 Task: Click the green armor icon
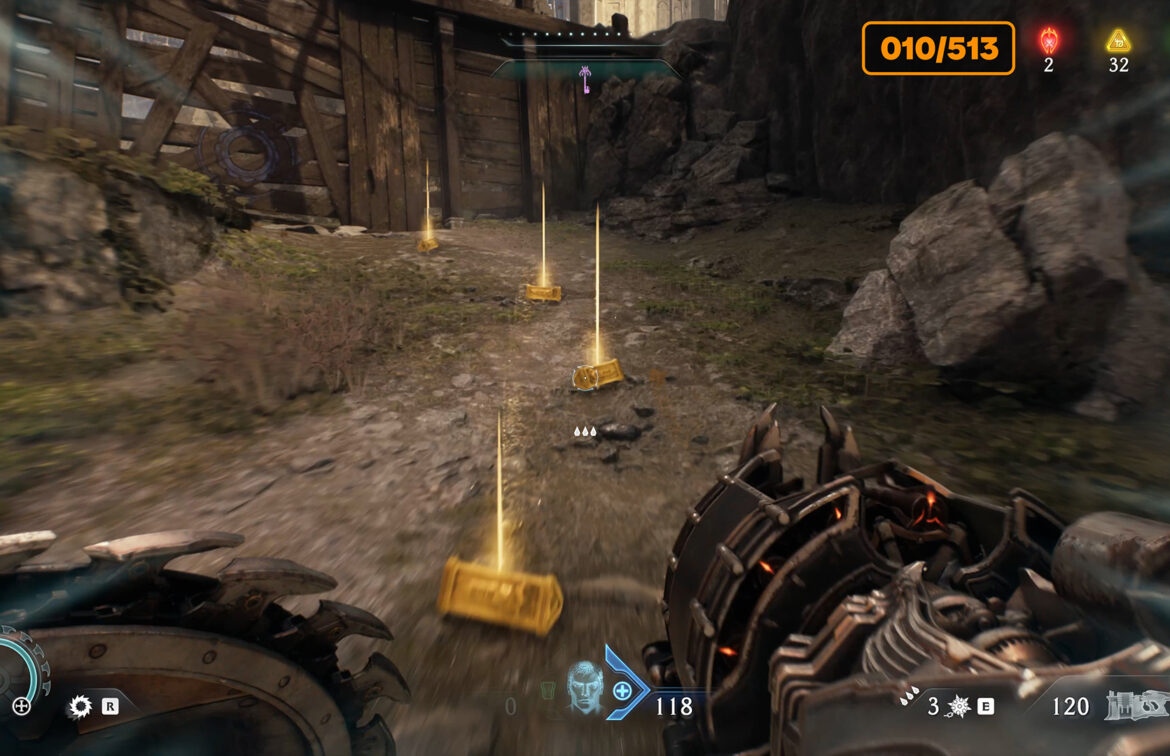point(547,691)
